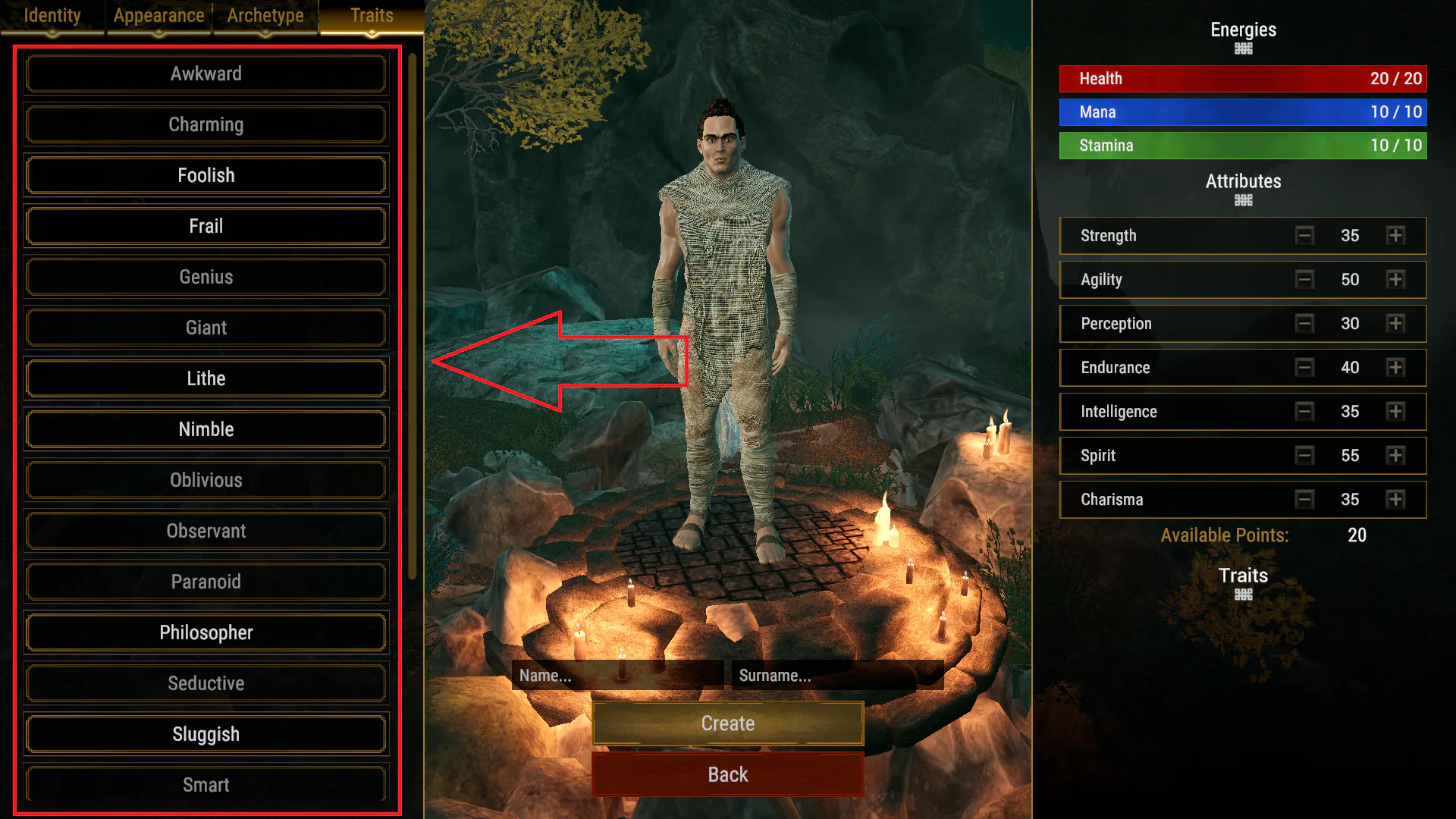
Task: Switch to the Identity tab
Action: coord(52,16)
